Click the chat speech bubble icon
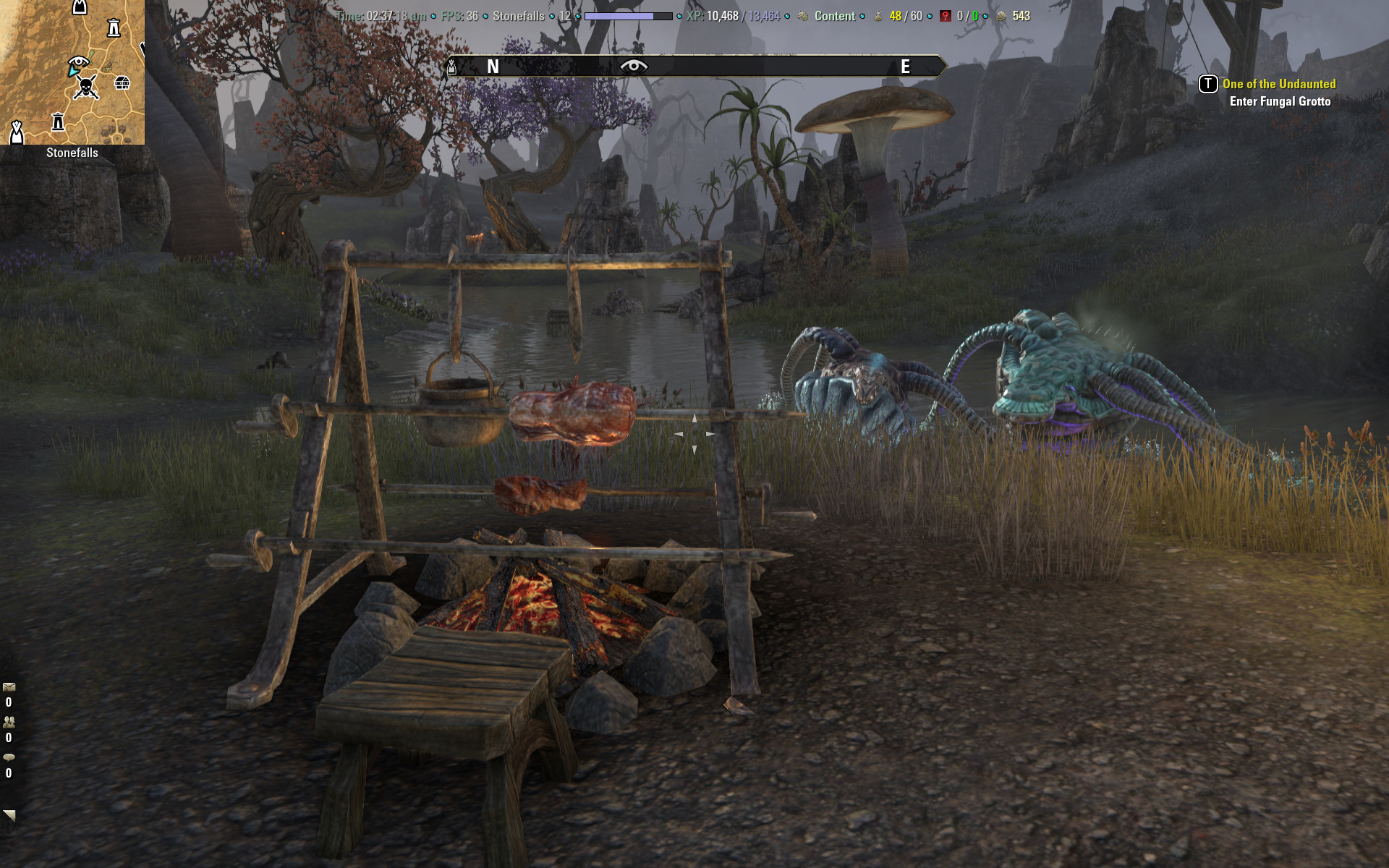The width and height of the screenshot is (1389, 868). tap(9, 757)
